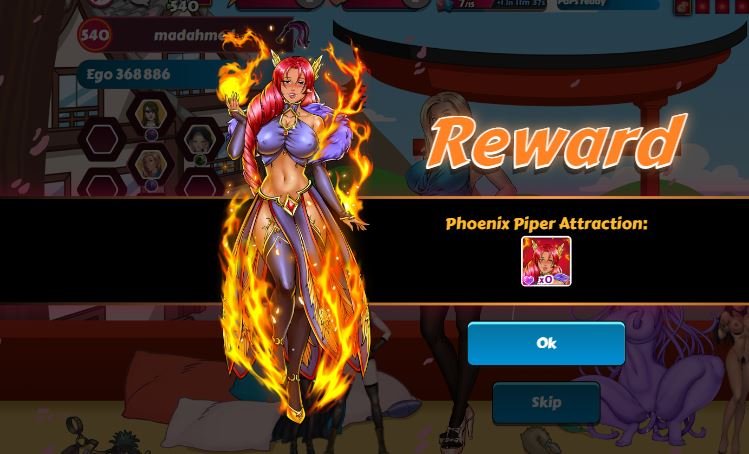This screenshot has width=749, height=454.
Task: Skip the reward animation
Action: click(x=546, y=402)
